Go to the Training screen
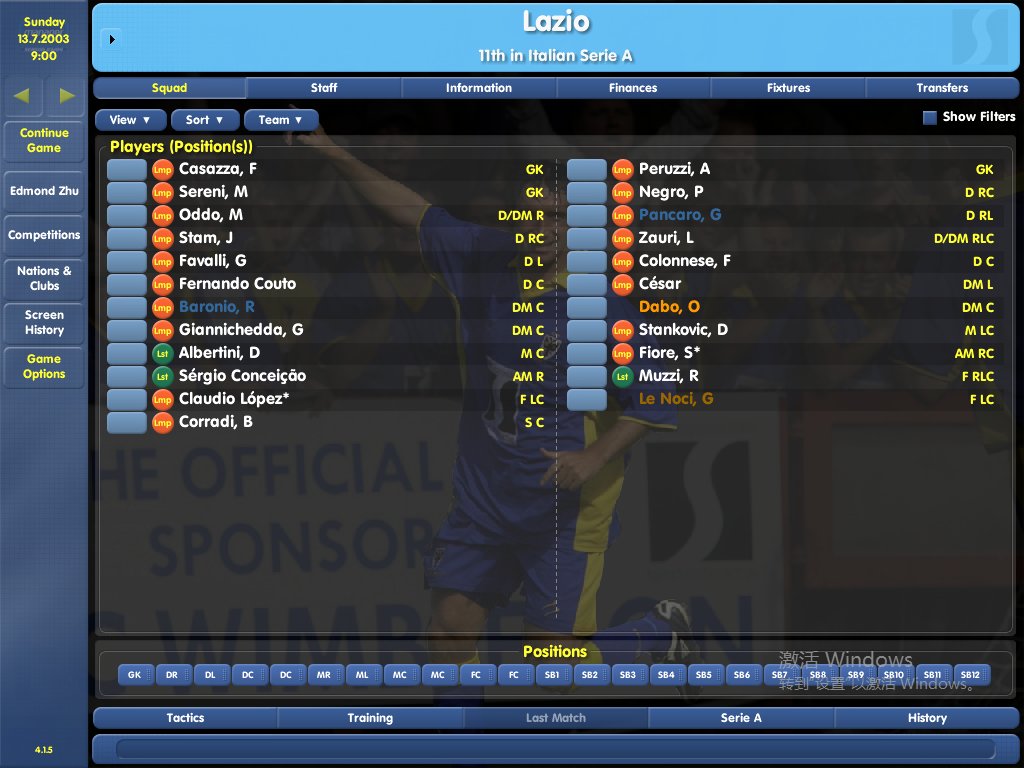This screenshot has width=1024, height=768. coord(370,718)
